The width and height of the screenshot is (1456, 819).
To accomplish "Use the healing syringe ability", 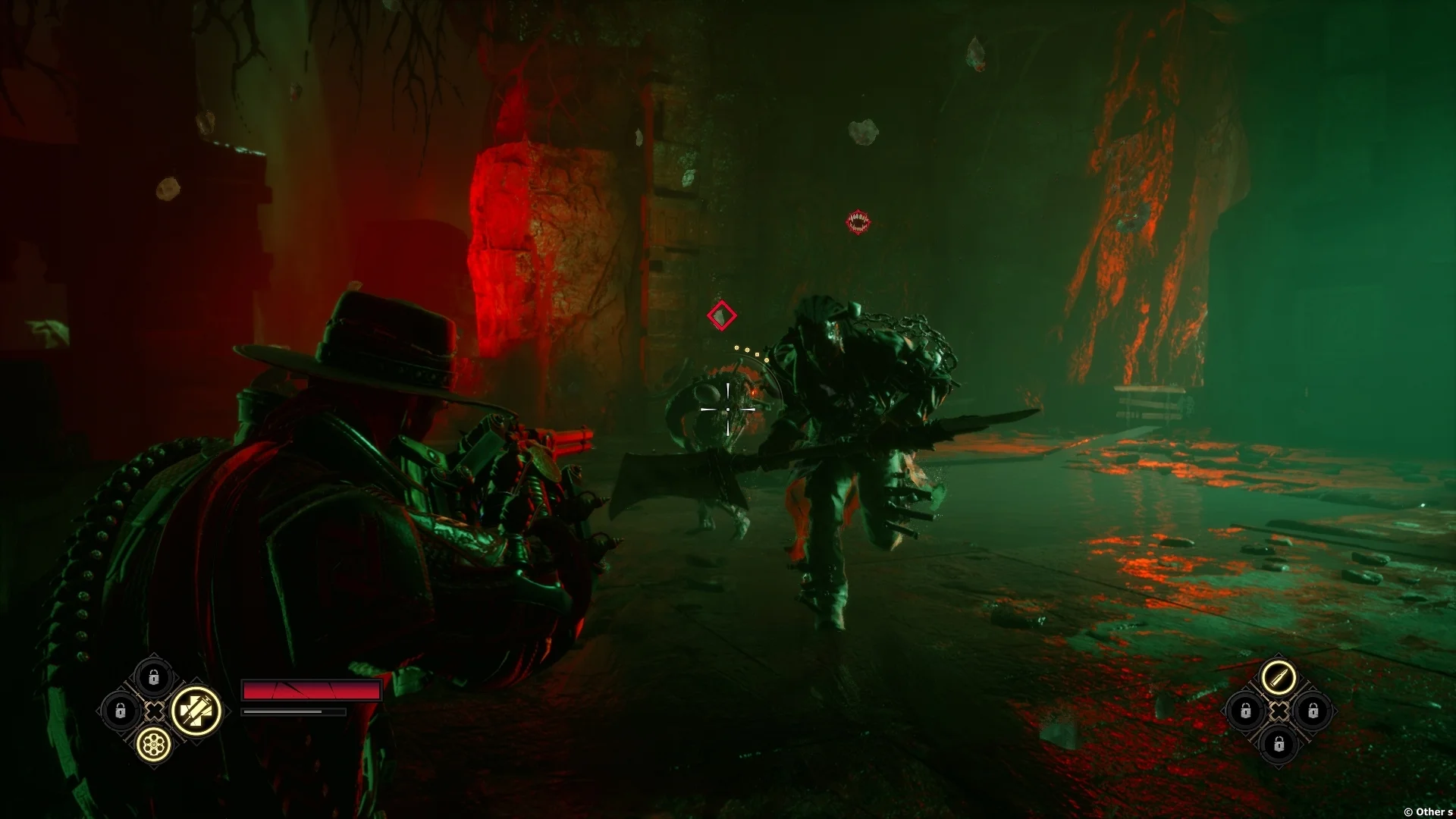I will click(x=196, y=711).
